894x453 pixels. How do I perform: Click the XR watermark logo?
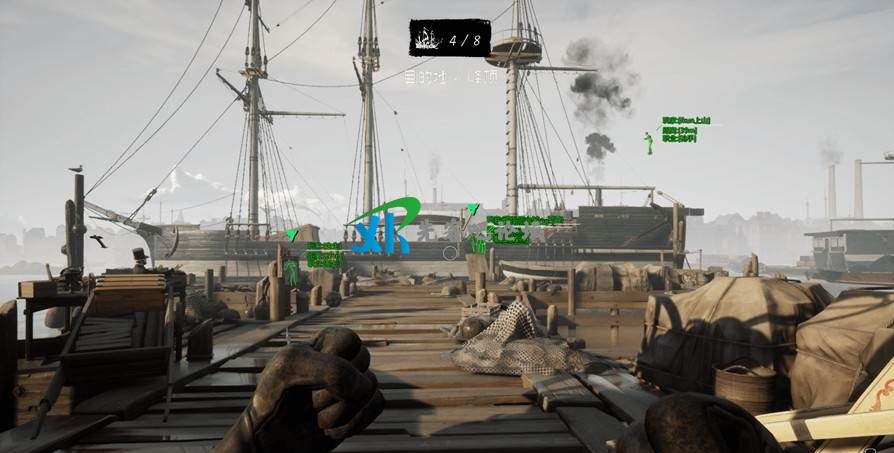click(x=378, y=232)
